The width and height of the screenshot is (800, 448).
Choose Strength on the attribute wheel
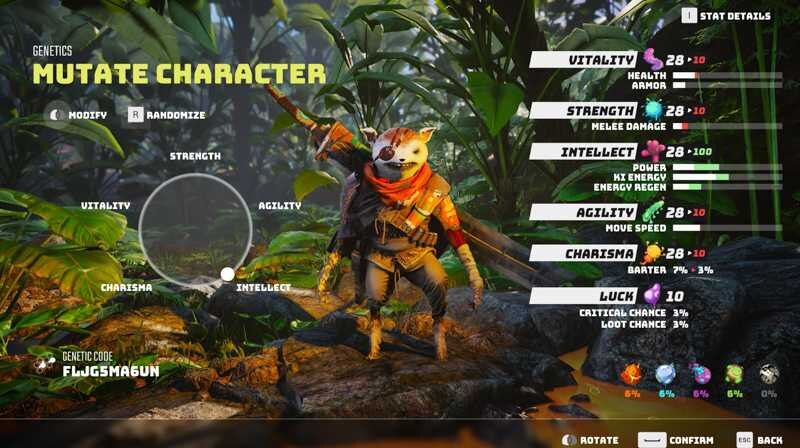[x=195, y=156]
